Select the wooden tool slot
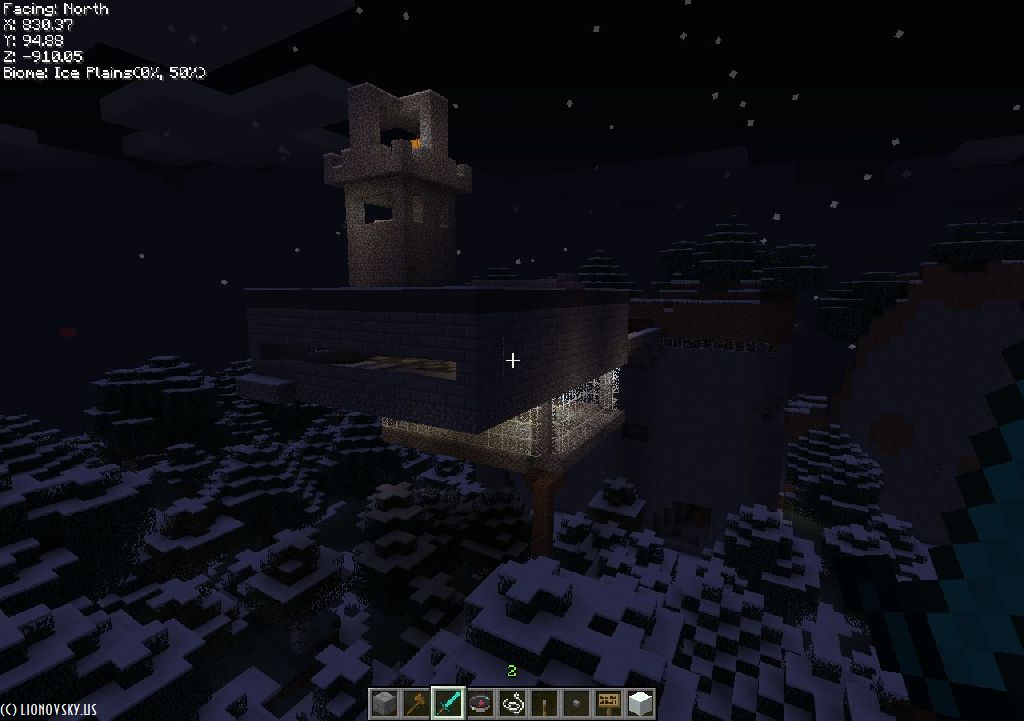 point(417,703)
